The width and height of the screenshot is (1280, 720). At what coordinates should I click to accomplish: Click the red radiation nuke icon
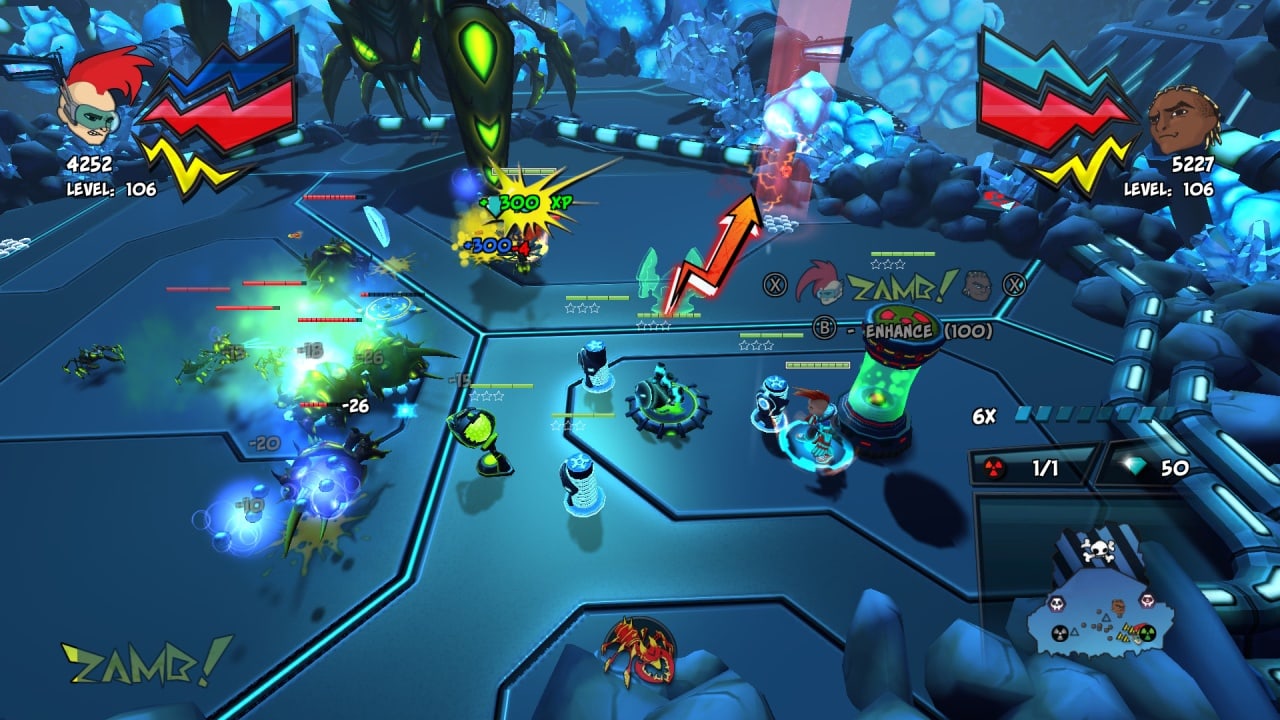click(x=995, y=467)
